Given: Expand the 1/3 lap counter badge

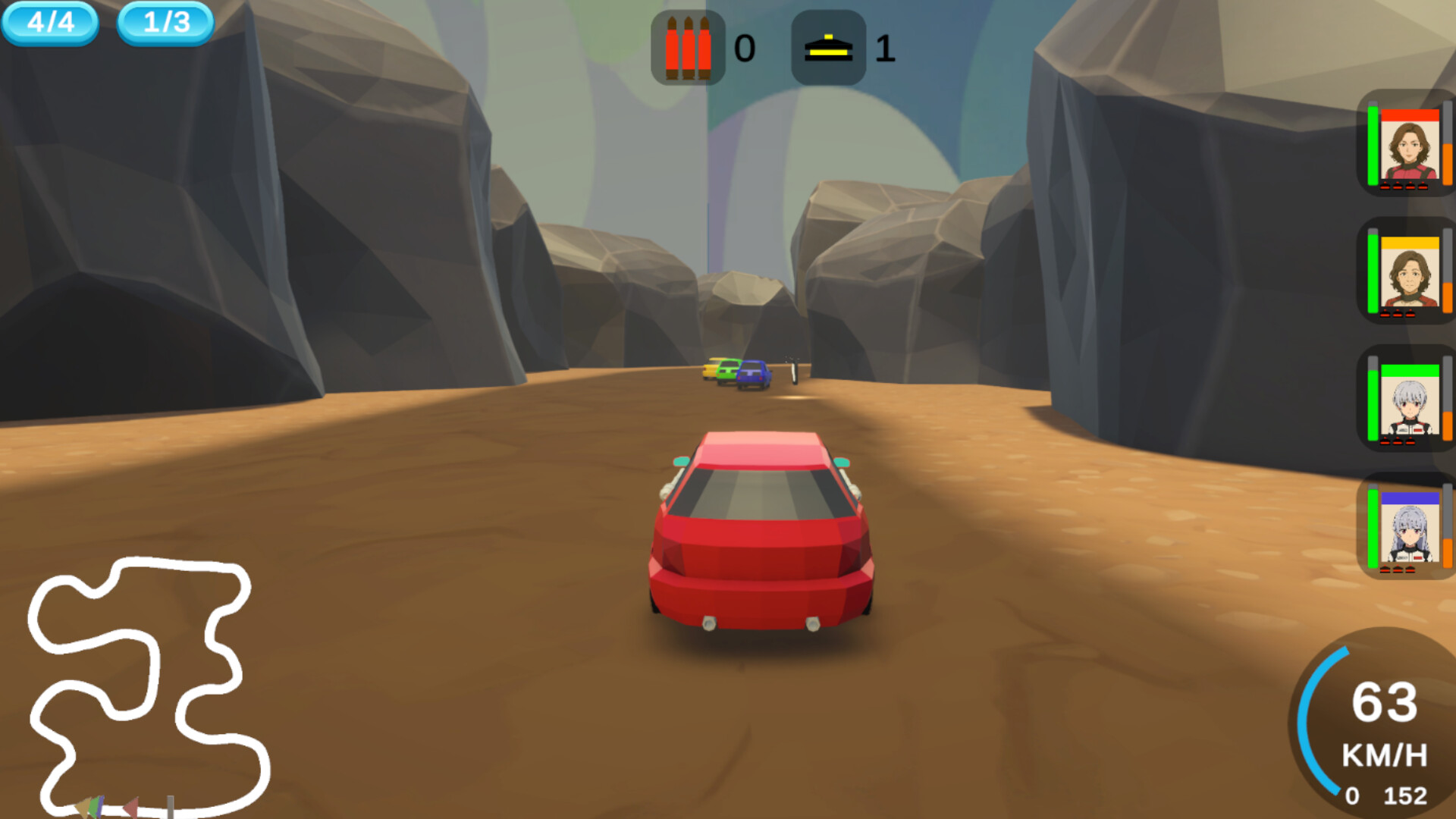Looking at the screenshot, I should click(165, 23).
